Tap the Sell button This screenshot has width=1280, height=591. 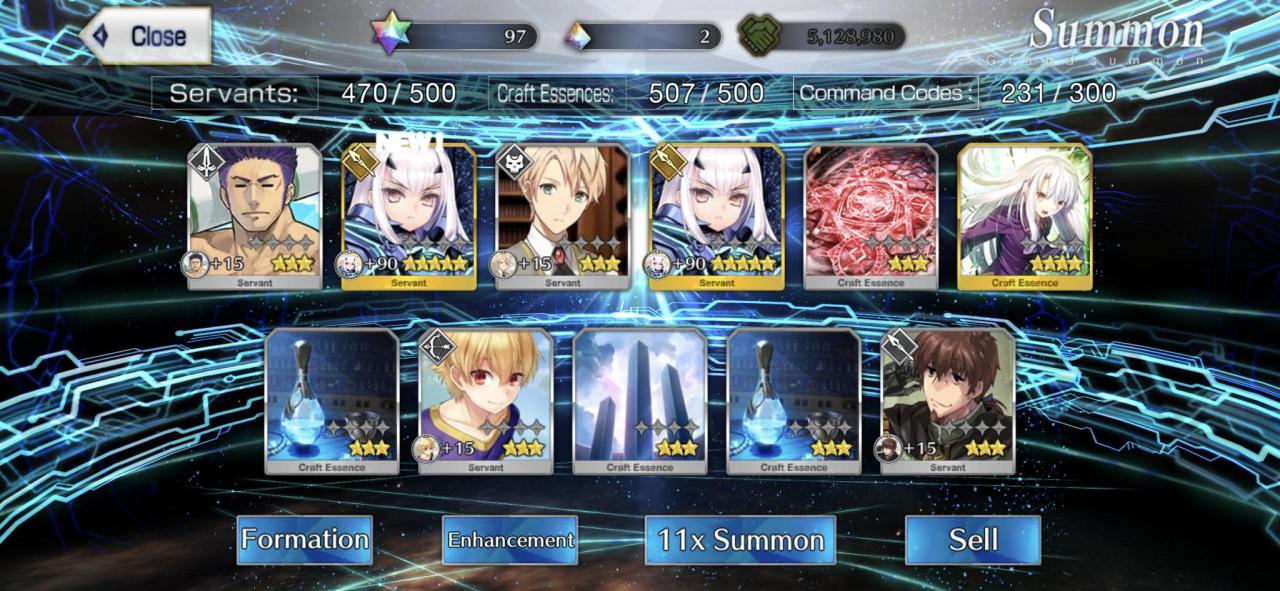(x=972, y=540)
